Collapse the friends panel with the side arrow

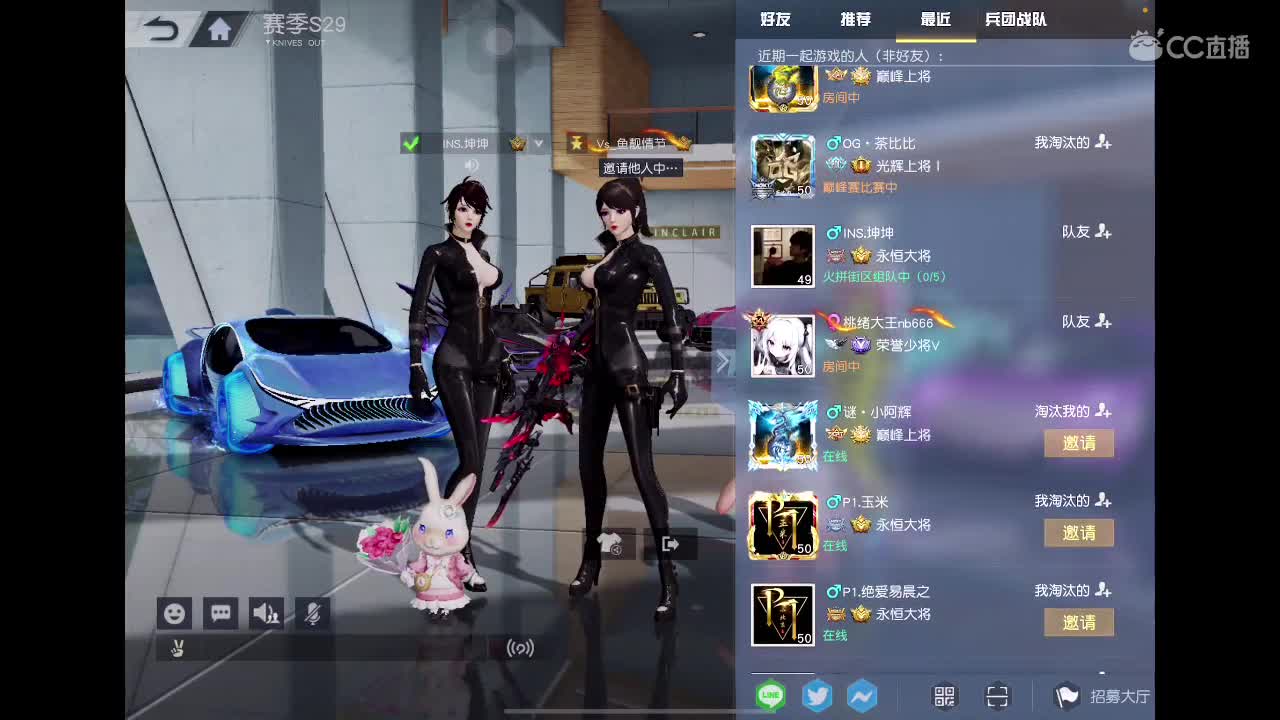click(724, 362)
